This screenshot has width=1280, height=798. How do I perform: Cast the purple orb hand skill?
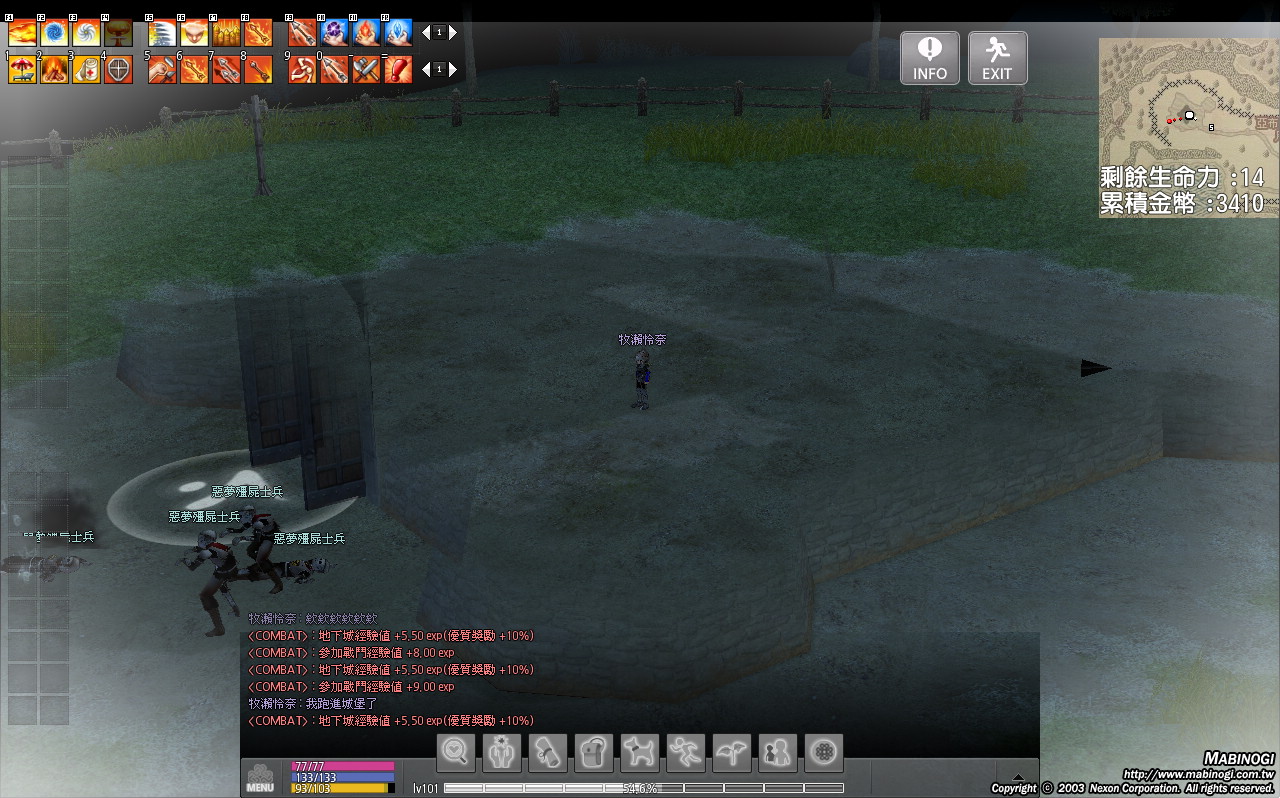pos(334,34)
